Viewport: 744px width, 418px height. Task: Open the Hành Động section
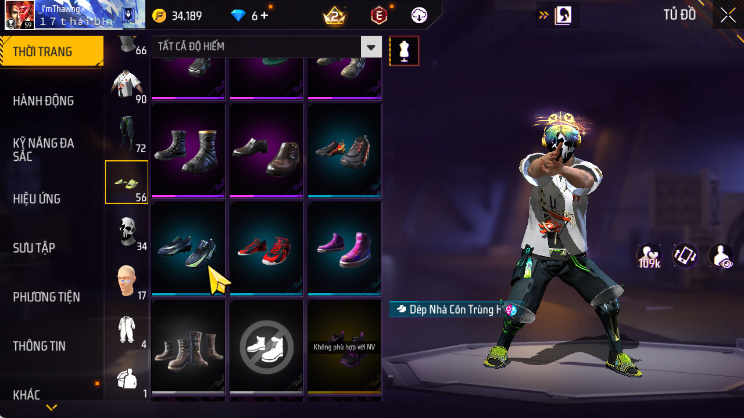coord(45,100)
